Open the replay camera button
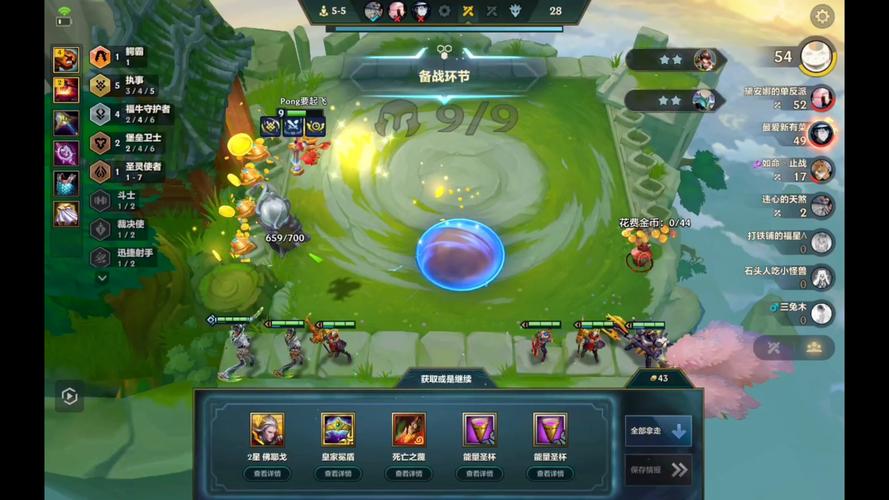The image size is (889, 500). (x=69, y=397)
